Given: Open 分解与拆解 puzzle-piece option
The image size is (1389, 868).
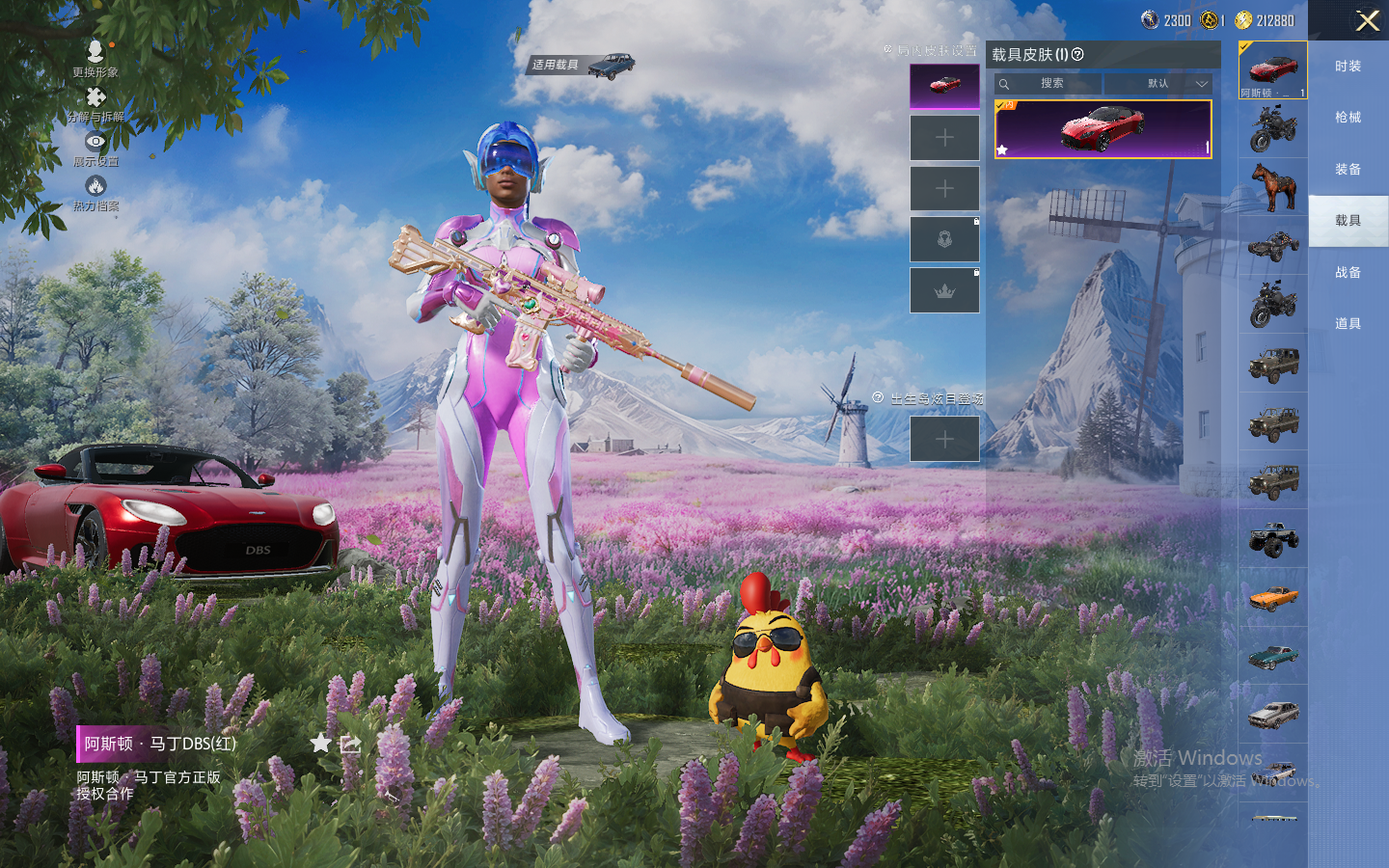Looking at the screenshot, I should point(95,103).
